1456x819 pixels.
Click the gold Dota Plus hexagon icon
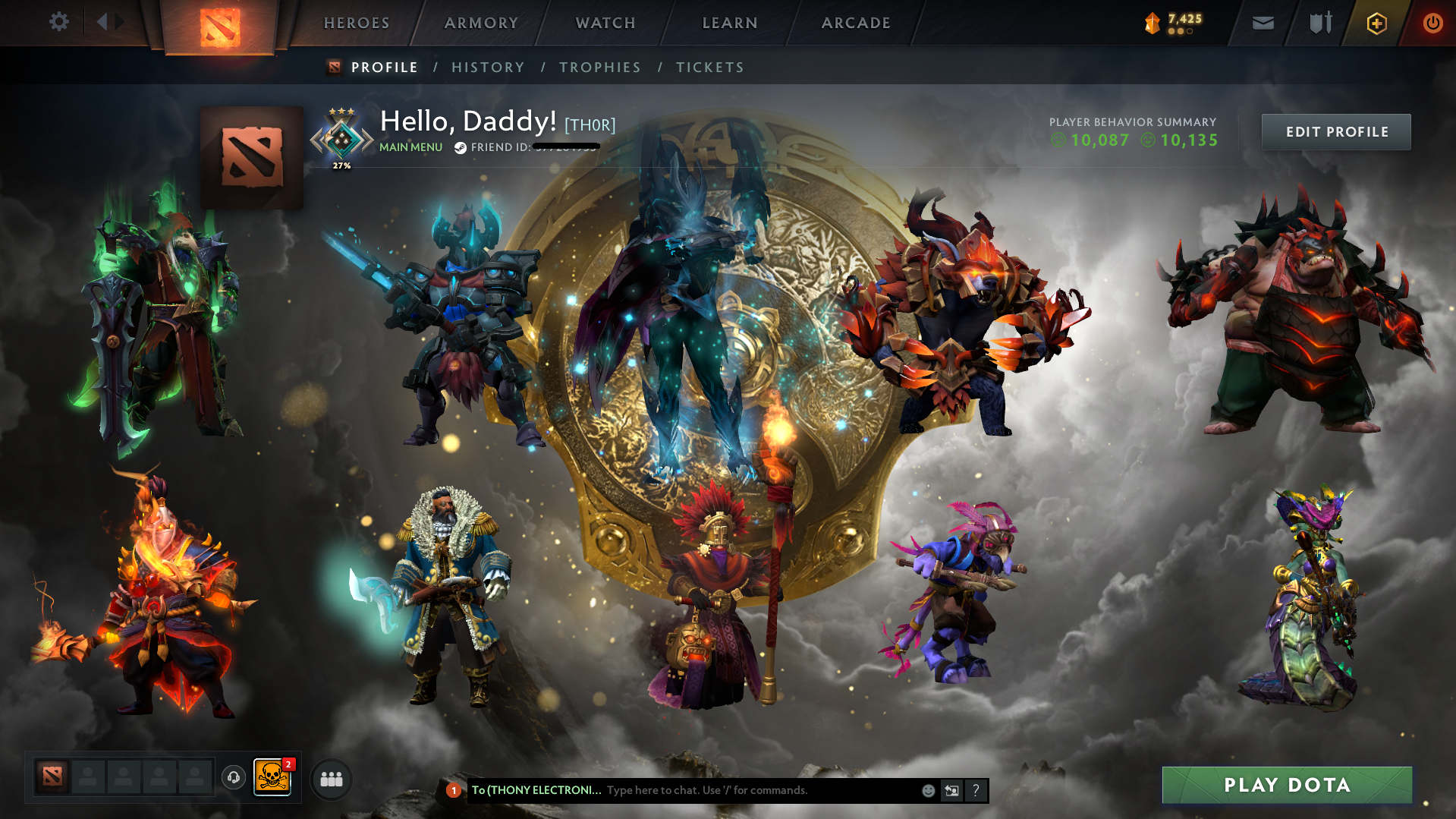click(1376, 23)
